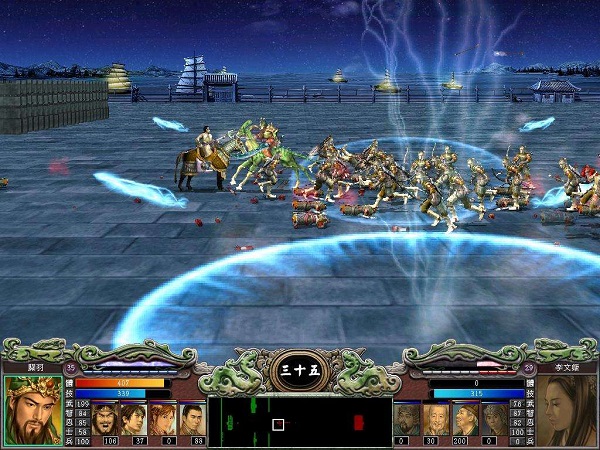This screenshot has width=600, height=450.
Task: Select the smiling elder portrait with 30 troops
Action: (432, 417)
